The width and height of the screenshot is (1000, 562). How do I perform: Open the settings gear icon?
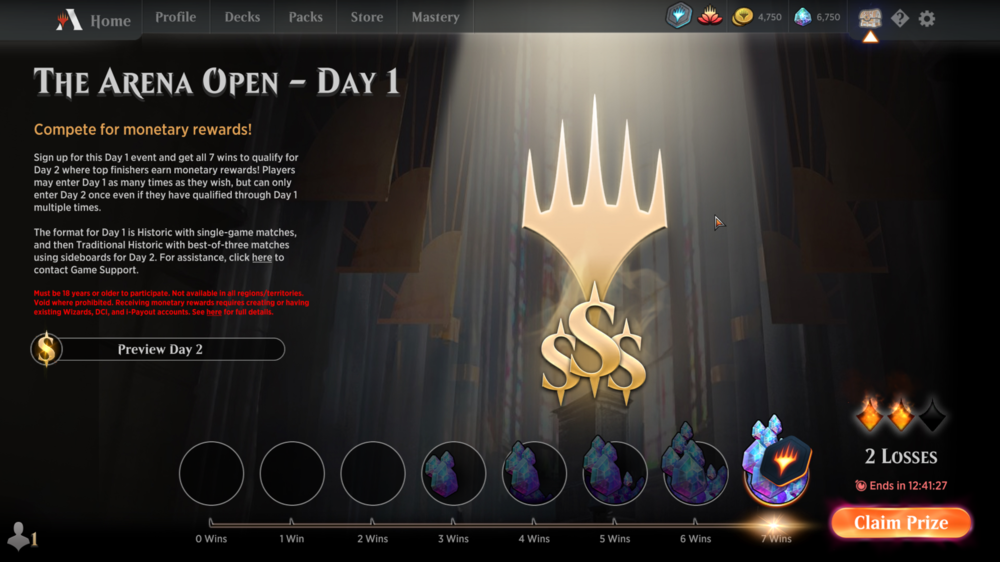(927, 18)
